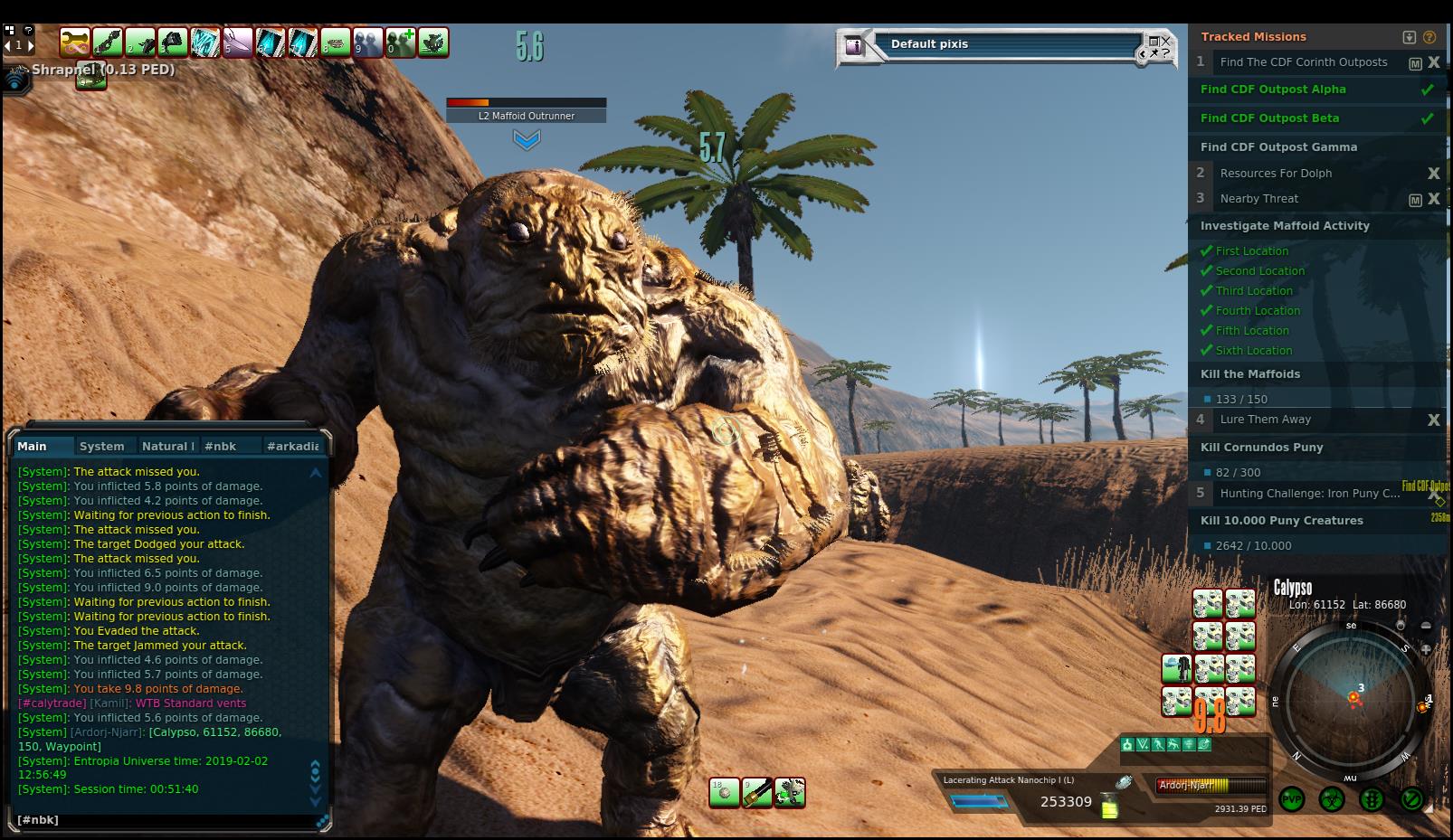Activate the two-figures icon in slot 9
This screenshot has width=1453, height=840.
[368, 42]
